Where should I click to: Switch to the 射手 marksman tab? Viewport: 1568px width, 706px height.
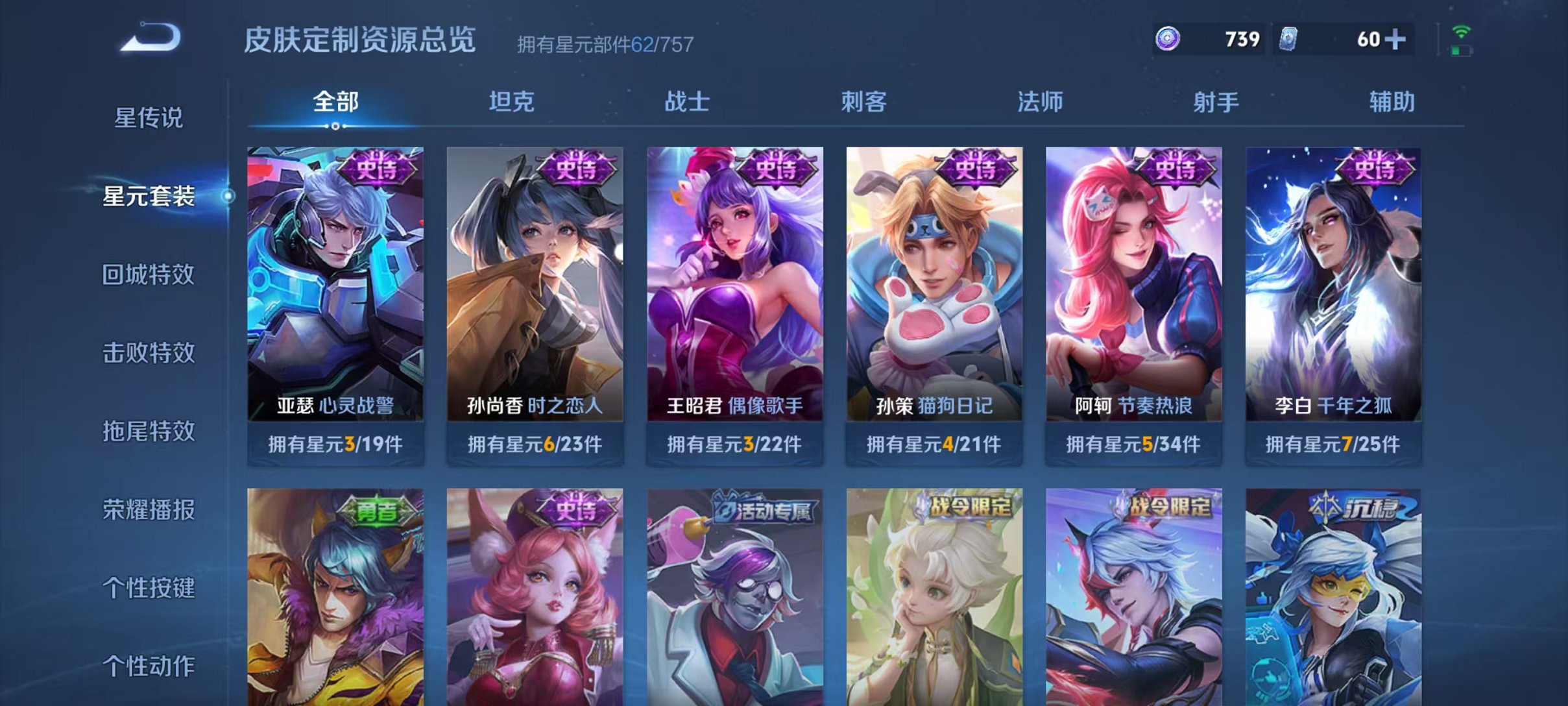[x=1217, y=102]
